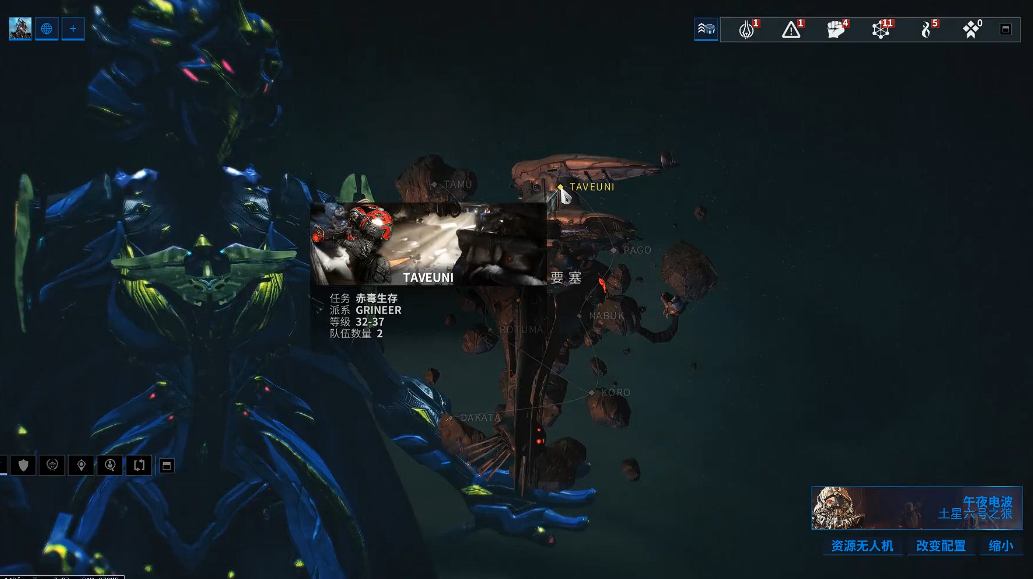Select the Taveuni mission node
This screenshot has width=1033, height=579.
point(561,187)
